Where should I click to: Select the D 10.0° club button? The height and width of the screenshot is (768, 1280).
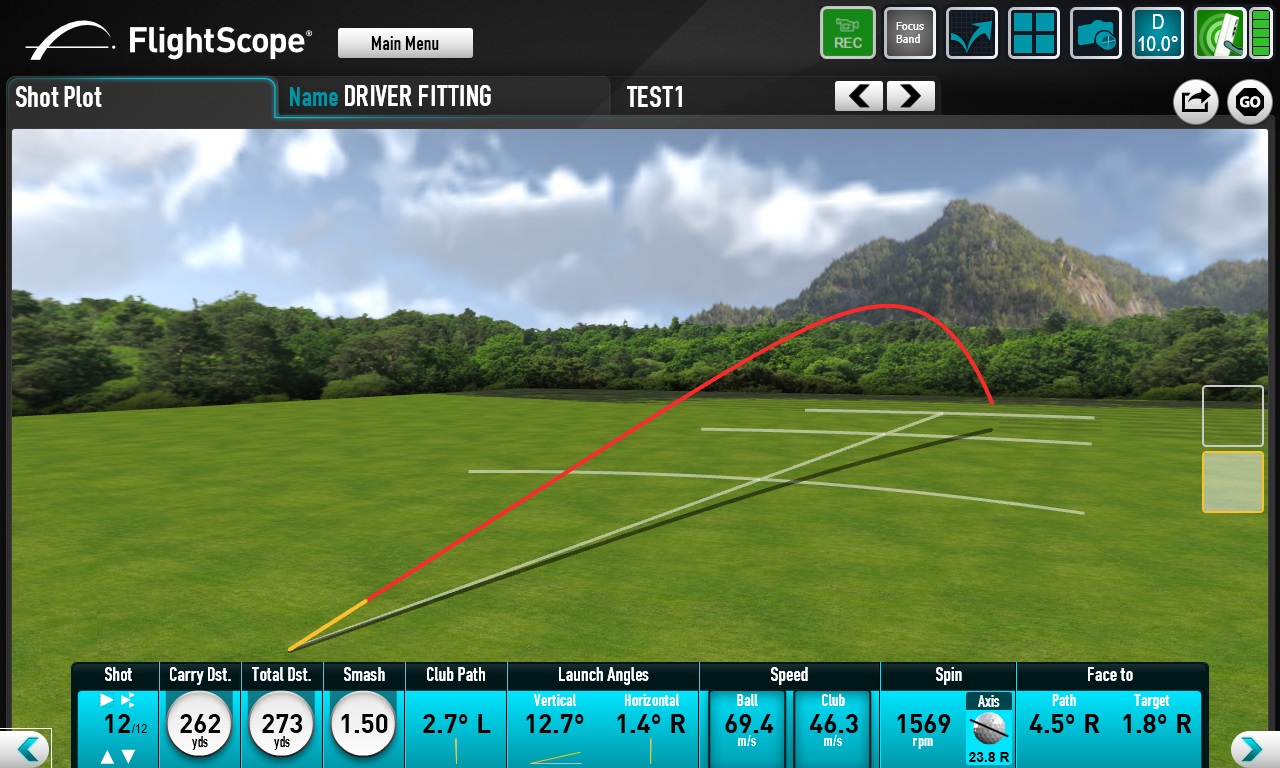pos(1158,33)
